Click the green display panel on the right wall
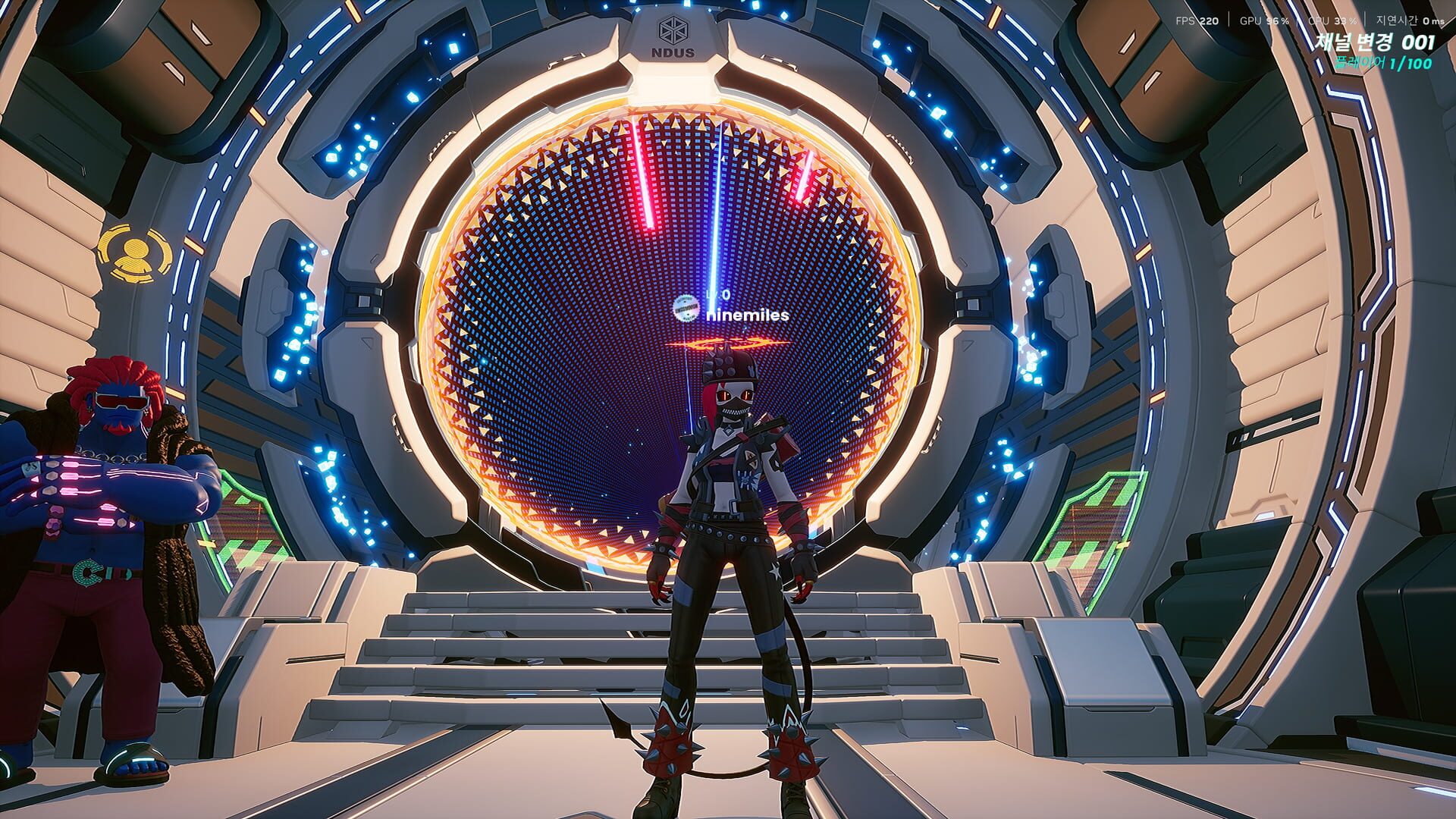The width and height of the screenshot is (1456, 819). point(1100,523)
